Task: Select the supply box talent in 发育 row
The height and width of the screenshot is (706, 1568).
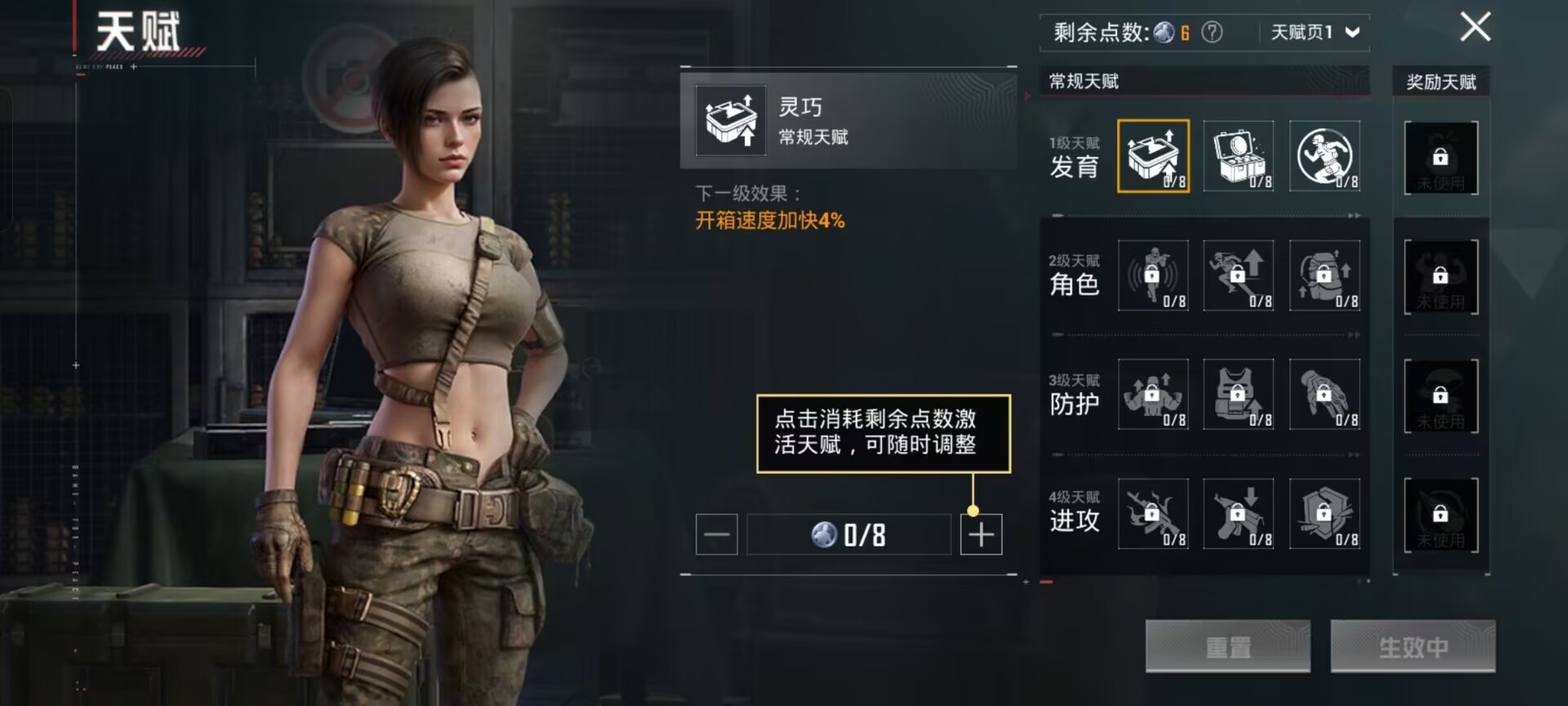Action: [1238, 157]
